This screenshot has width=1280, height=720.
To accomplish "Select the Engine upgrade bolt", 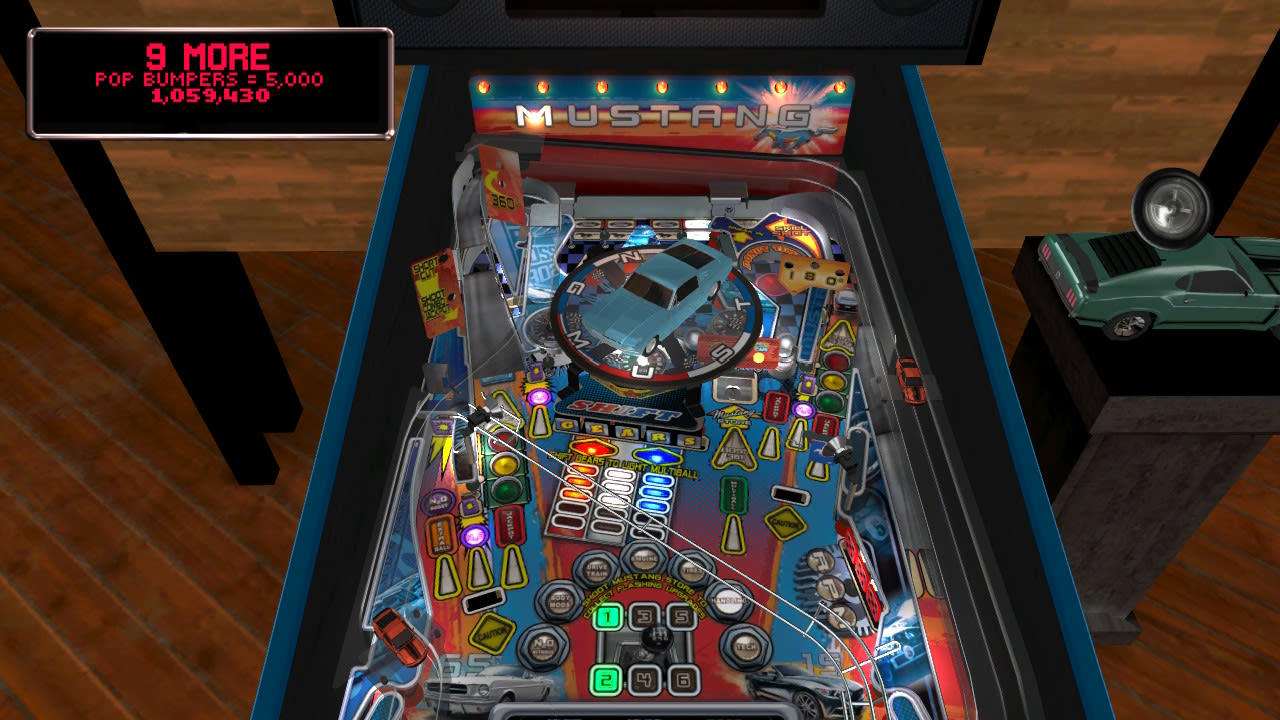I will point(642,557).
